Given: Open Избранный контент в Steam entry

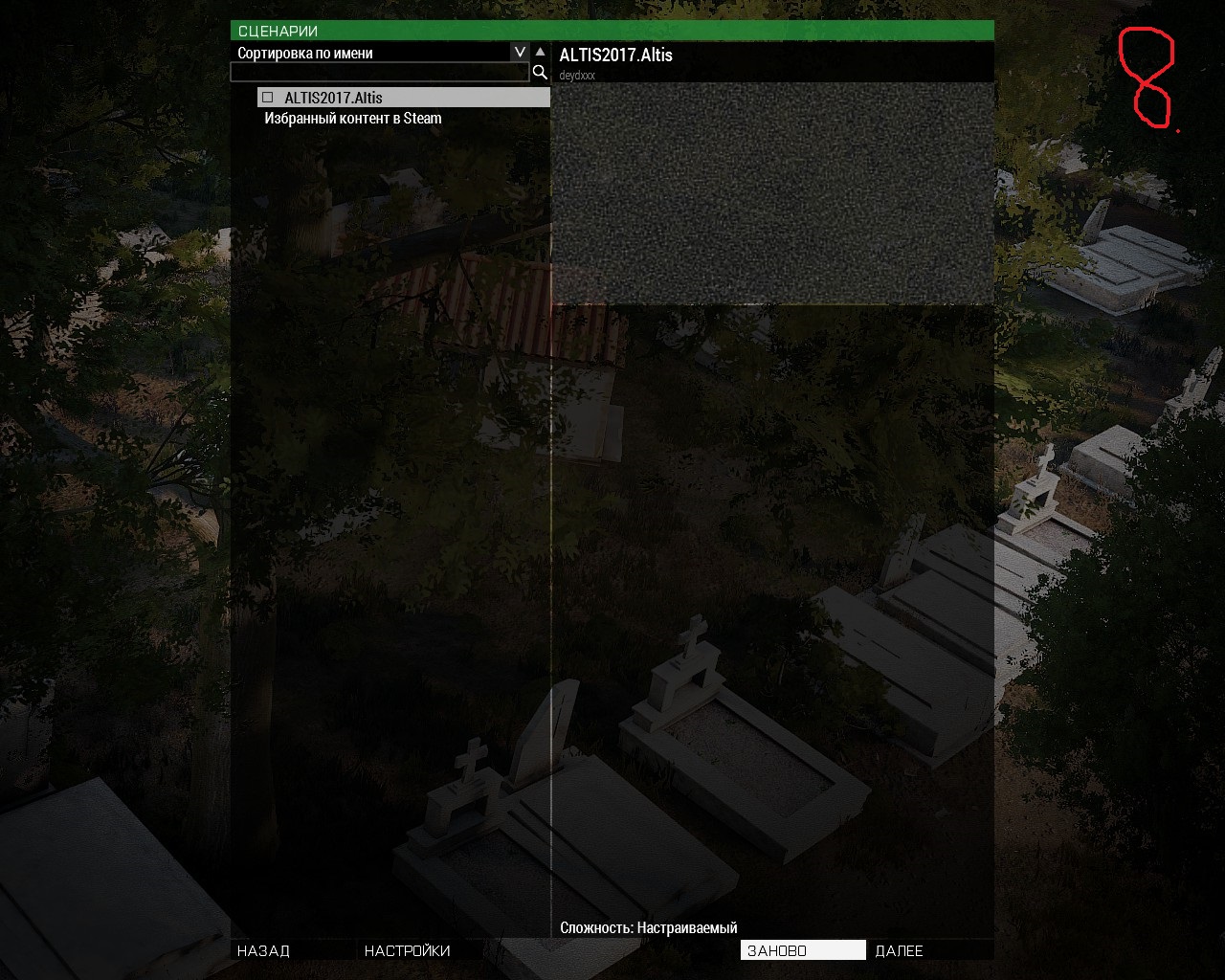Looking at the screenshot, I should tap(353, 119).
